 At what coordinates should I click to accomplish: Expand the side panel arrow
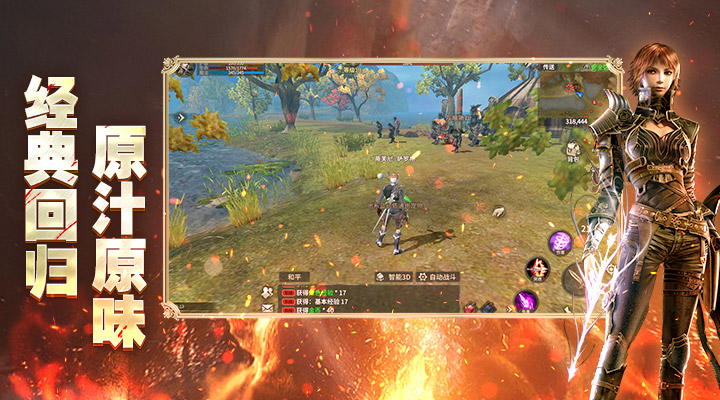tap(181, 116)
